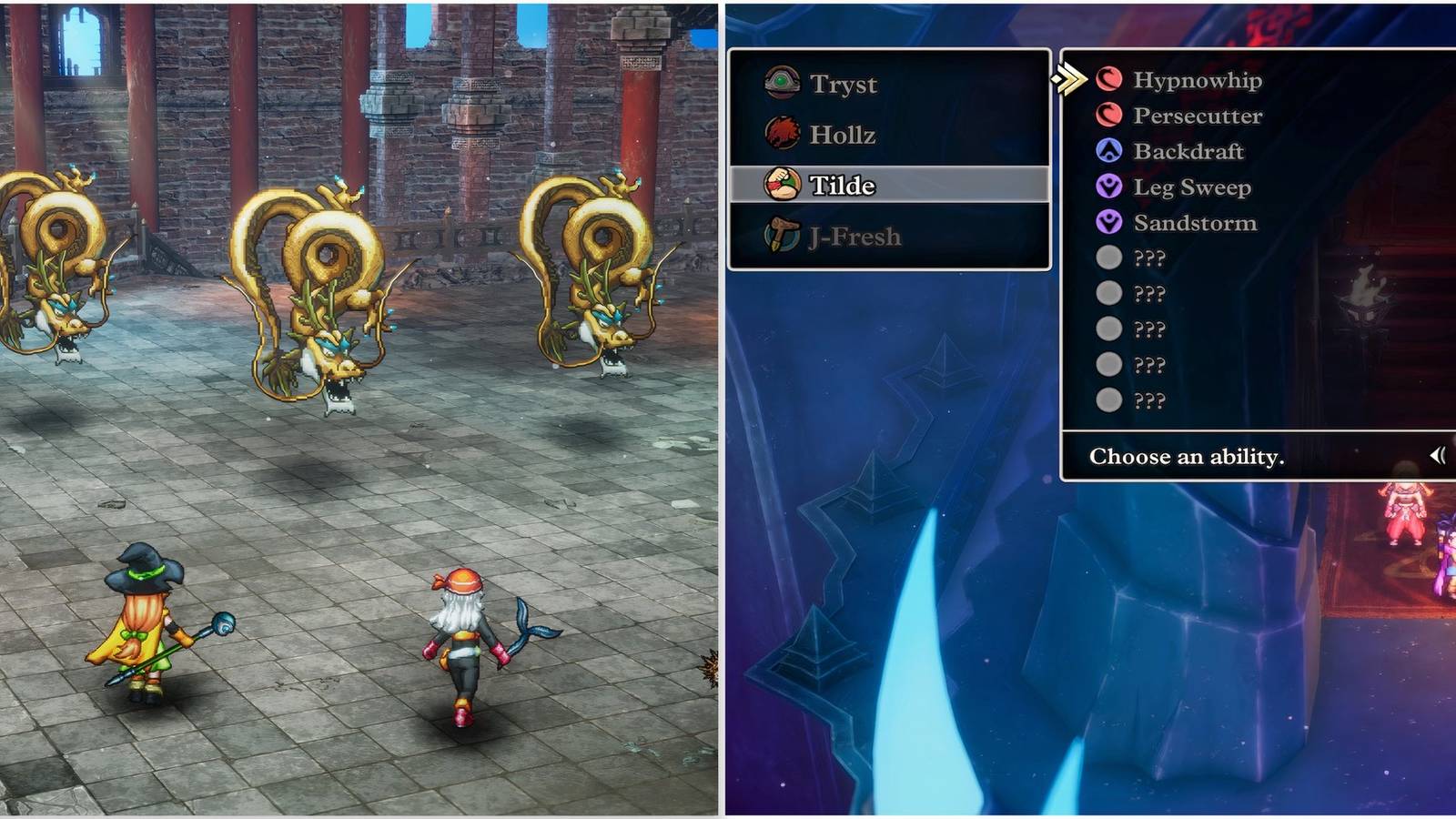Select the blue wind icon beside Backdraft
Screen dimensions: 1456x819
1107,152
